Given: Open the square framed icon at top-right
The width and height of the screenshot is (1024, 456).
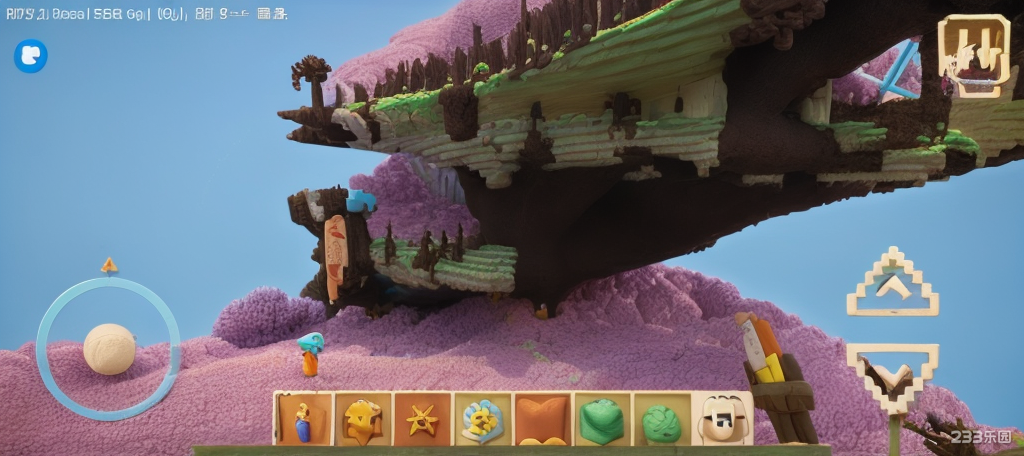Looking at the screenshot, I should click(973, 56).
